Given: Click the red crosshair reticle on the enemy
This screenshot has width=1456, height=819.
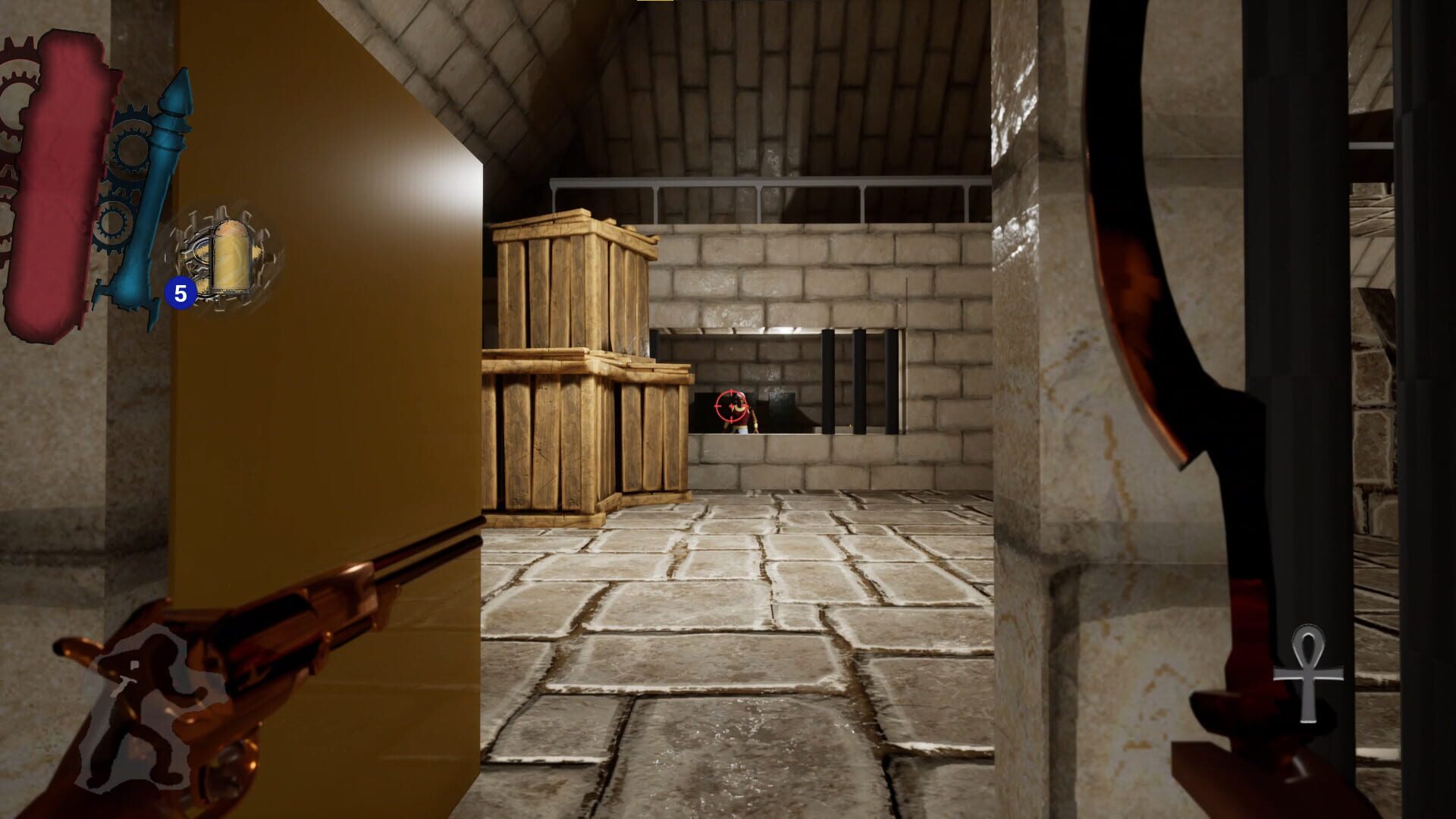Looking at the screenshot, I should pos(730,407).
